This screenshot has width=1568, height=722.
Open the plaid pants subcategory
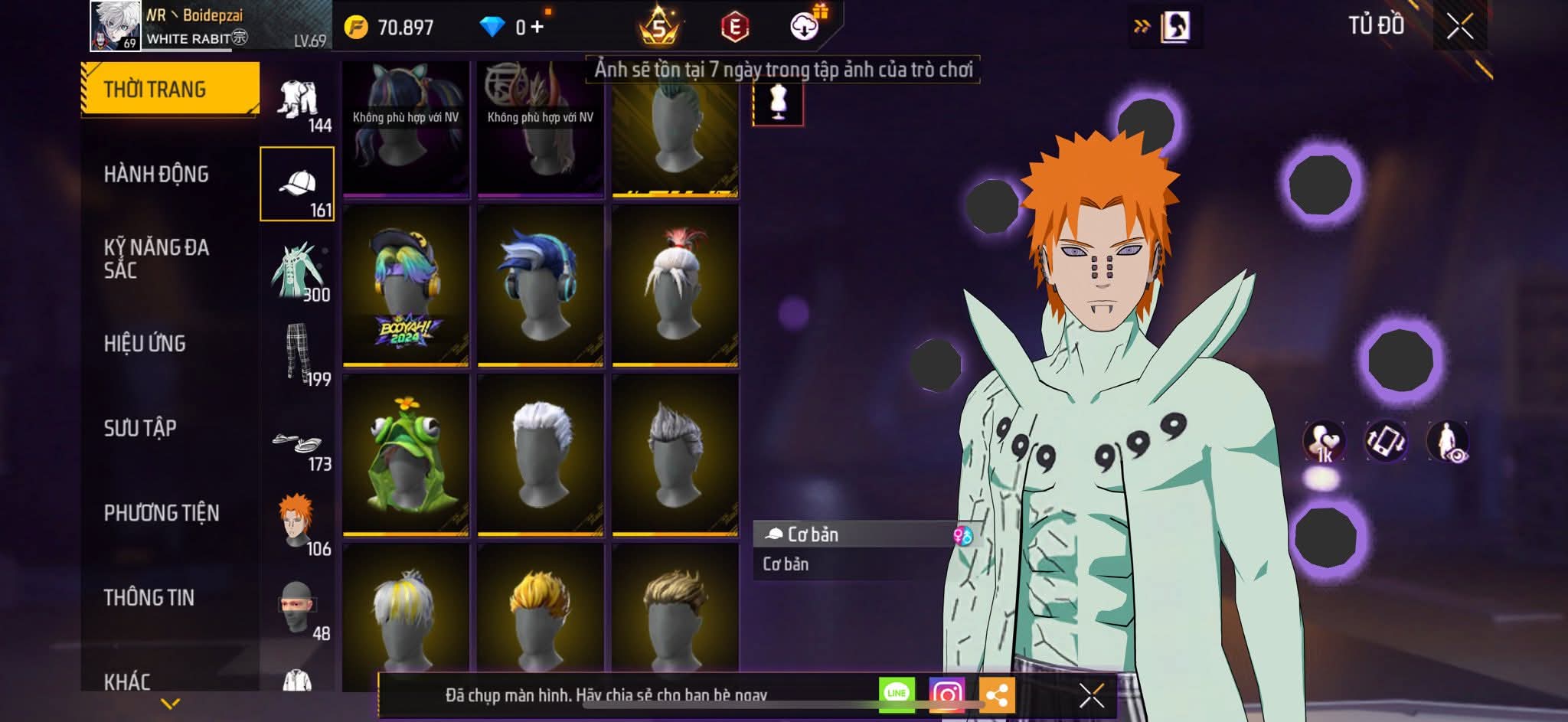point(298,354)
